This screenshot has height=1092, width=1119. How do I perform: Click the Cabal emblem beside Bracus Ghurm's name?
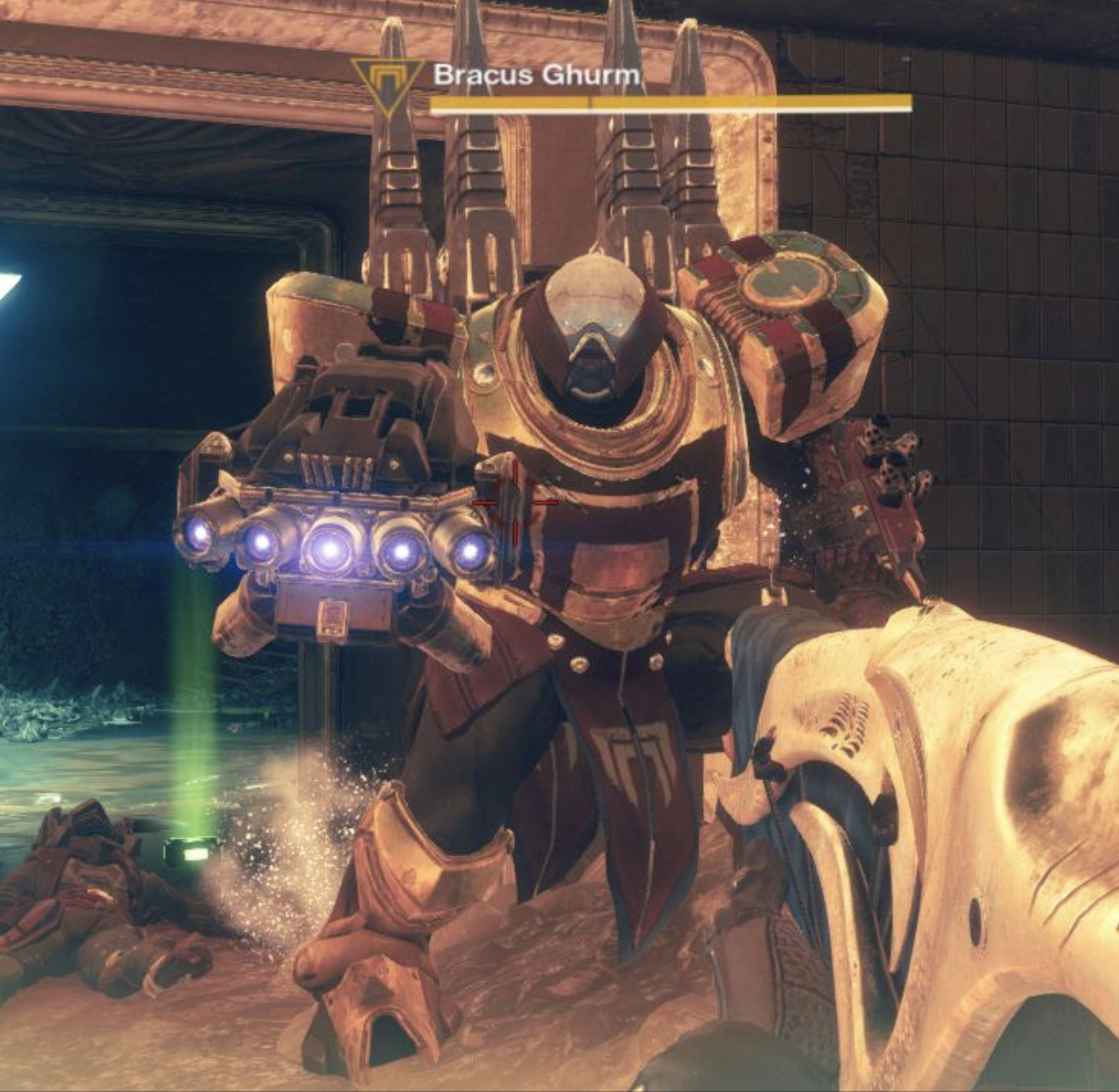[x=387, y=84]
